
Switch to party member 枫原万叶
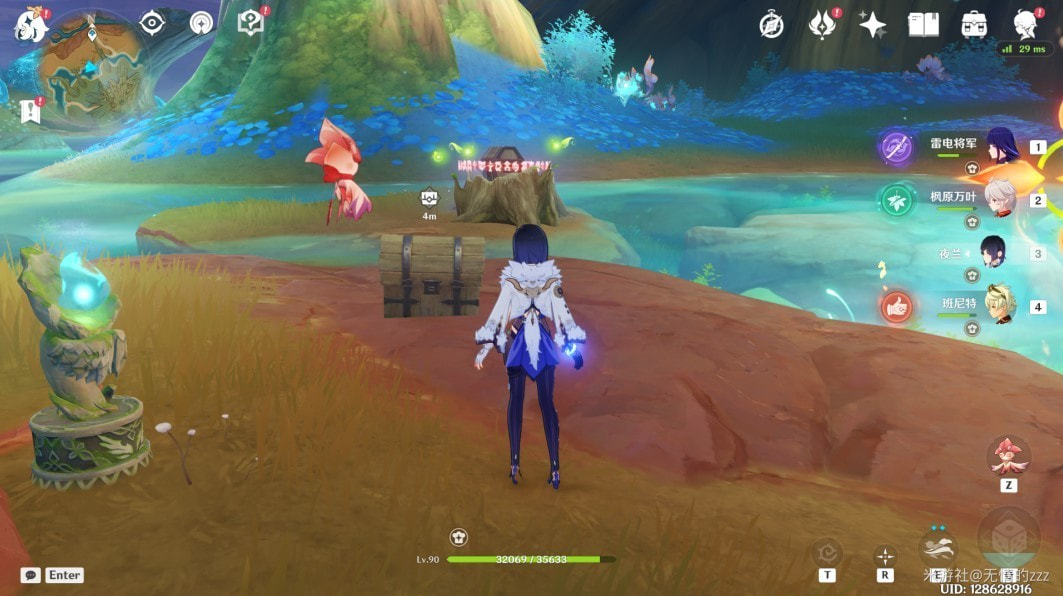coord(1000,199)
